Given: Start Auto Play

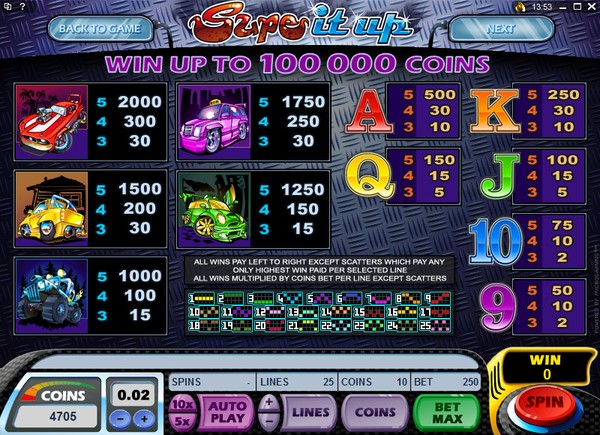Looking at the screenshot, I should point(229,410).
